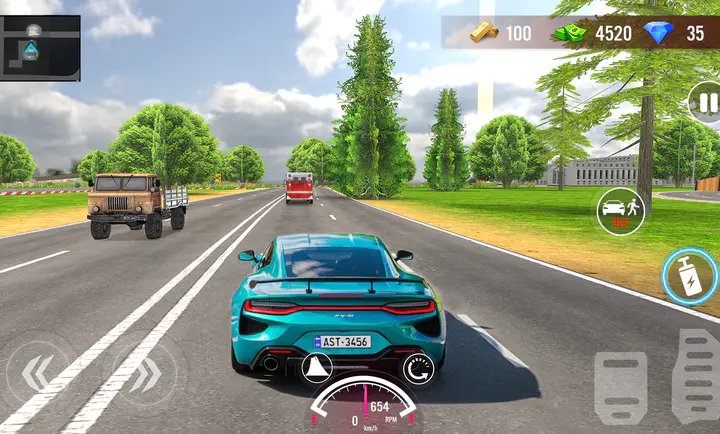Tap the accelerator gas pedal
This screenshot has width=720, height=434.
(x=695, y=376)
